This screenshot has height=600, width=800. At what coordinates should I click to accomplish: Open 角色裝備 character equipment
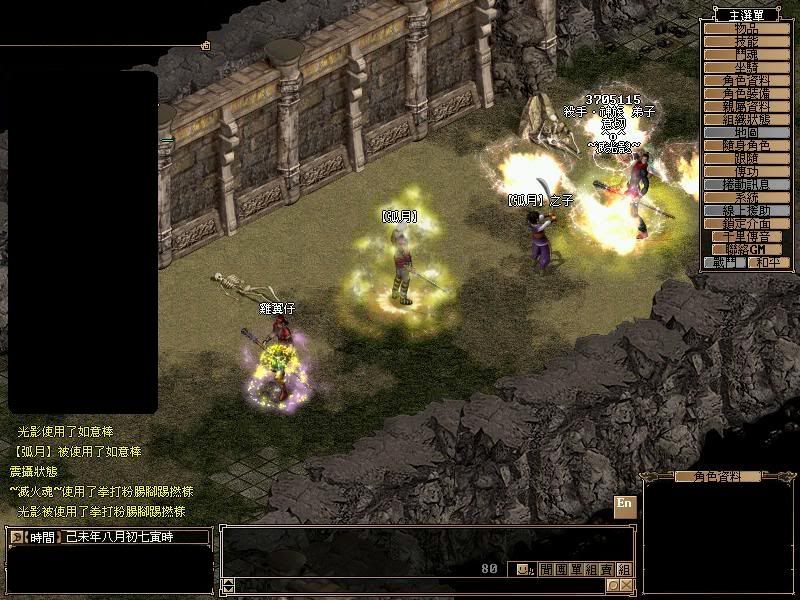coord(747,93)
